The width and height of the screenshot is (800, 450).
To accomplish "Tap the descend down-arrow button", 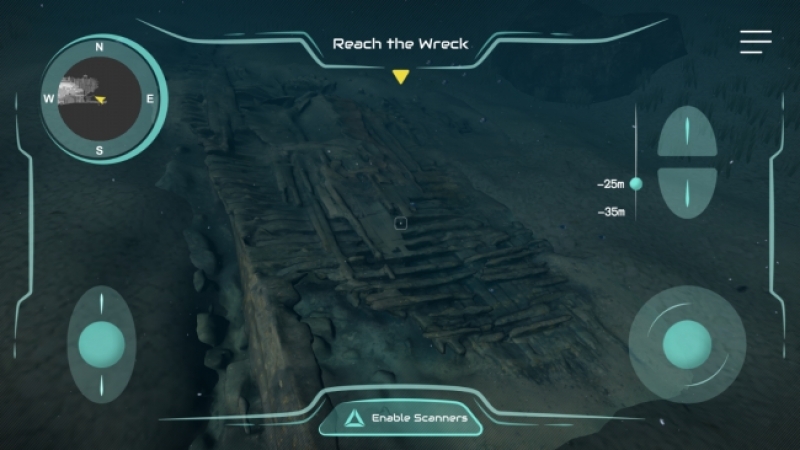I will [687, 190].
